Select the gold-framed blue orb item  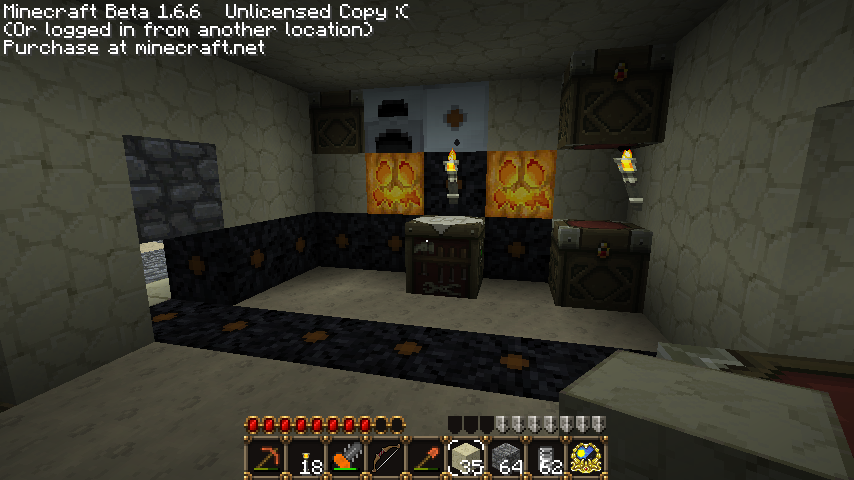[x=586, y=459]
